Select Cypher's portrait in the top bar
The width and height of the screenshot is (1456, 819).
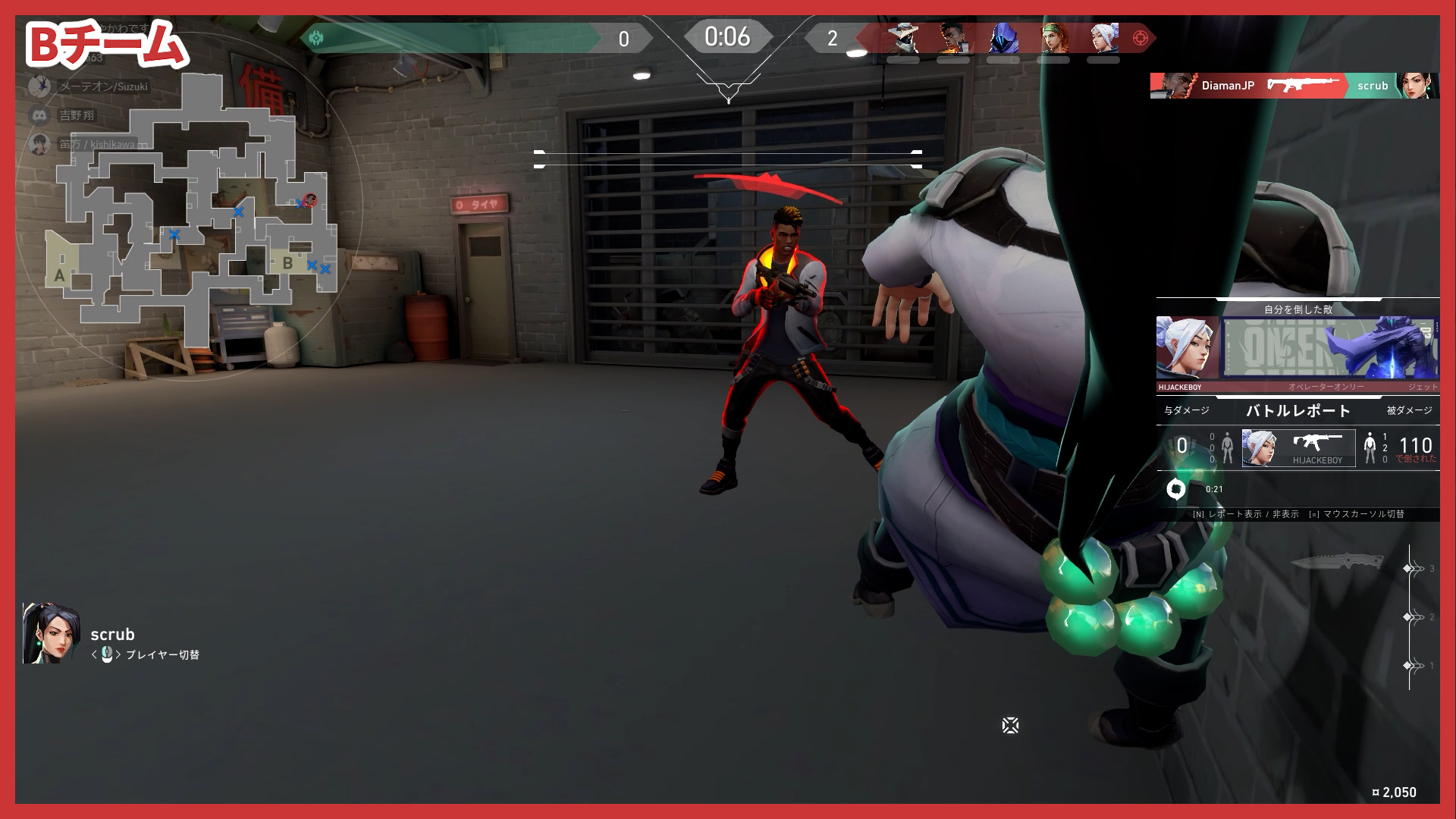[x=903, y=38]
